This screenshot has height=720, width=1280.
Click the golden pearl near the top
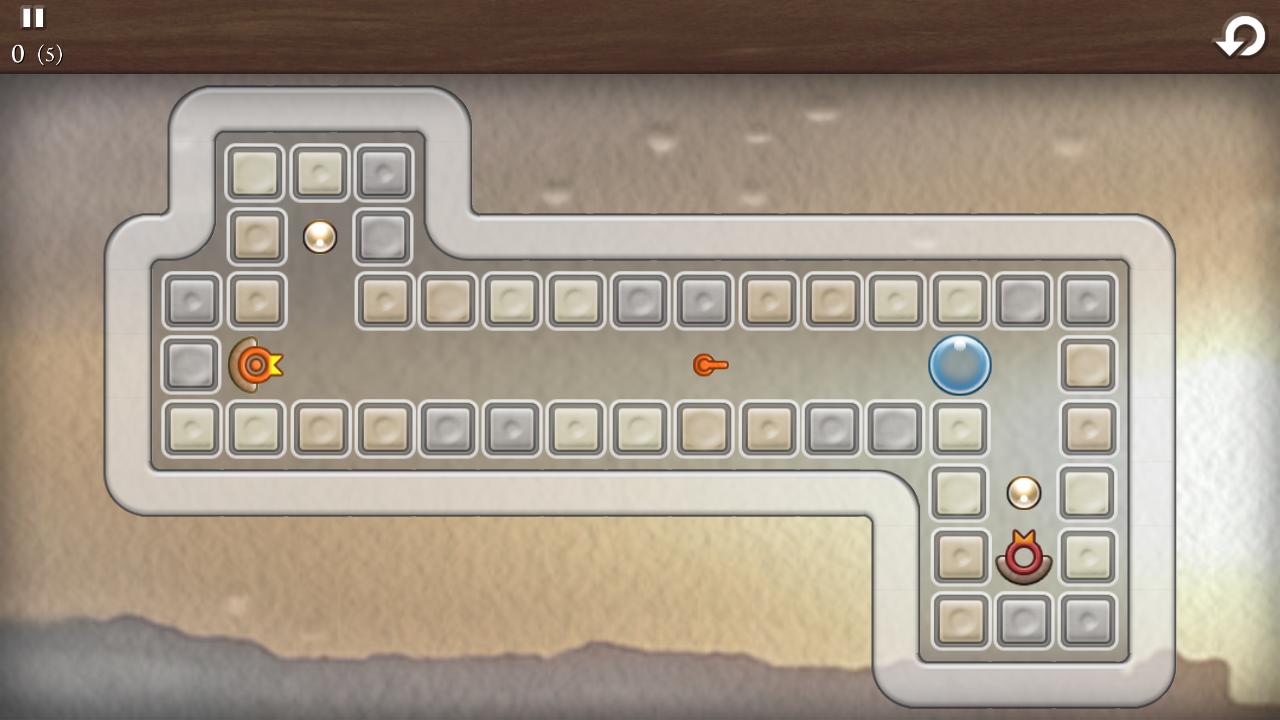319,236
